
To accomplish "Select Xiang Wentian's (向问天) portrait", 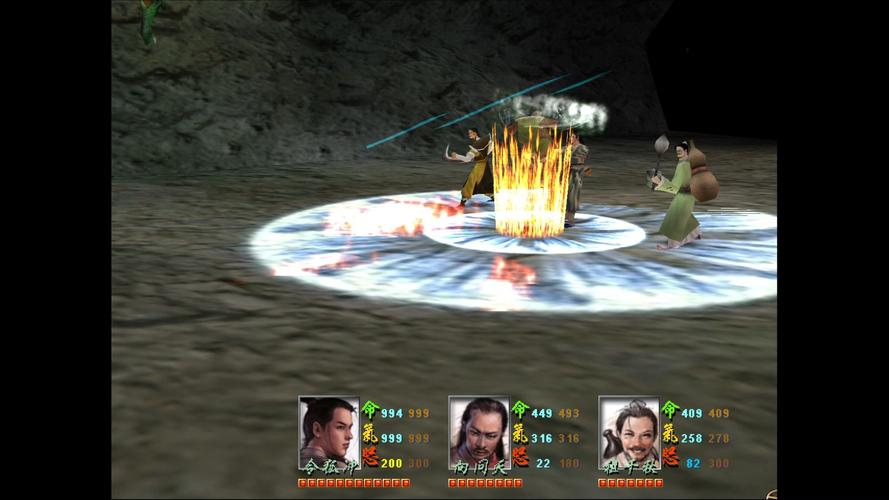I will coord(478,431).
